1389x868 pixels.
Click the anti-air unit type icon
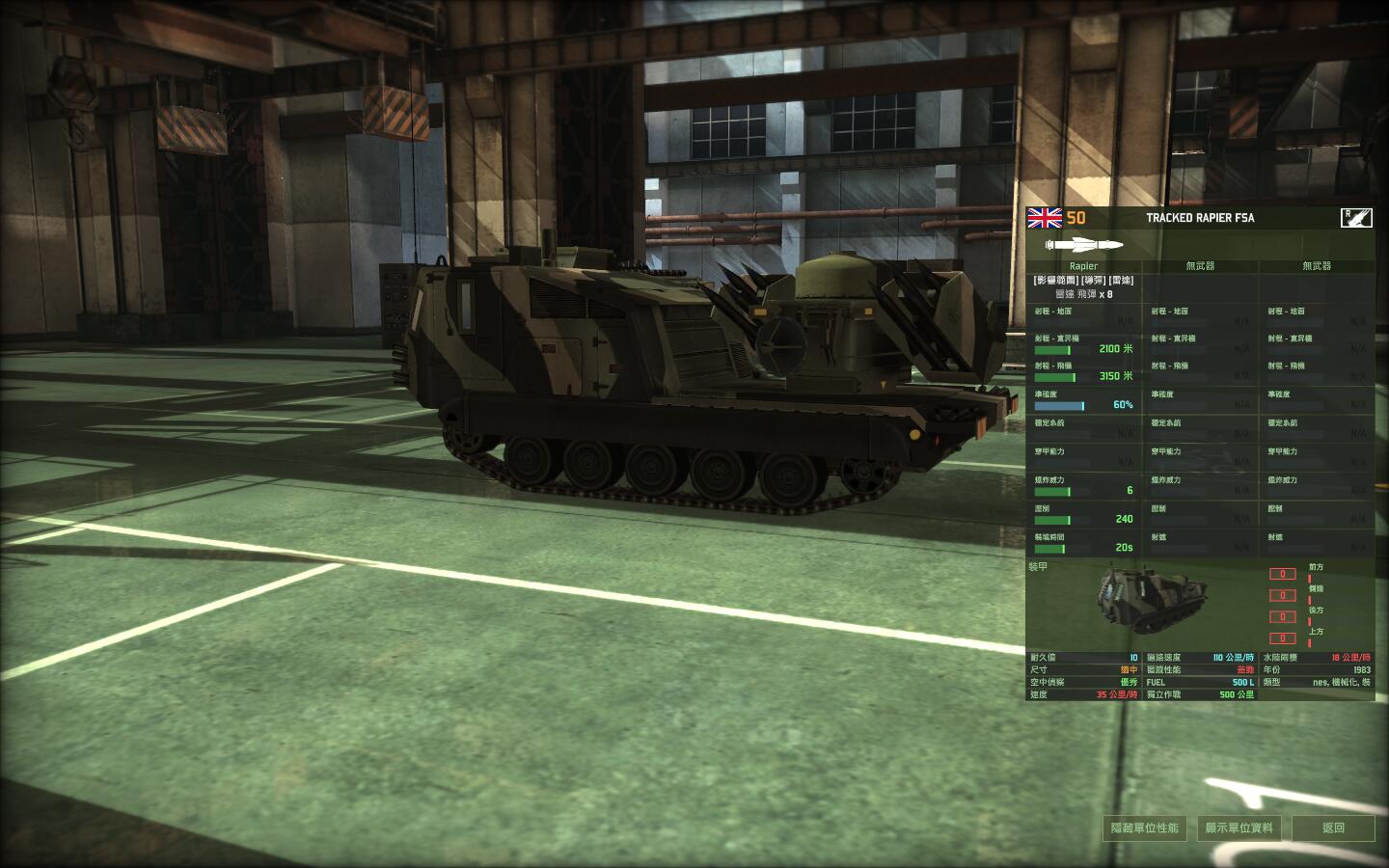[x=1356, y=218]
